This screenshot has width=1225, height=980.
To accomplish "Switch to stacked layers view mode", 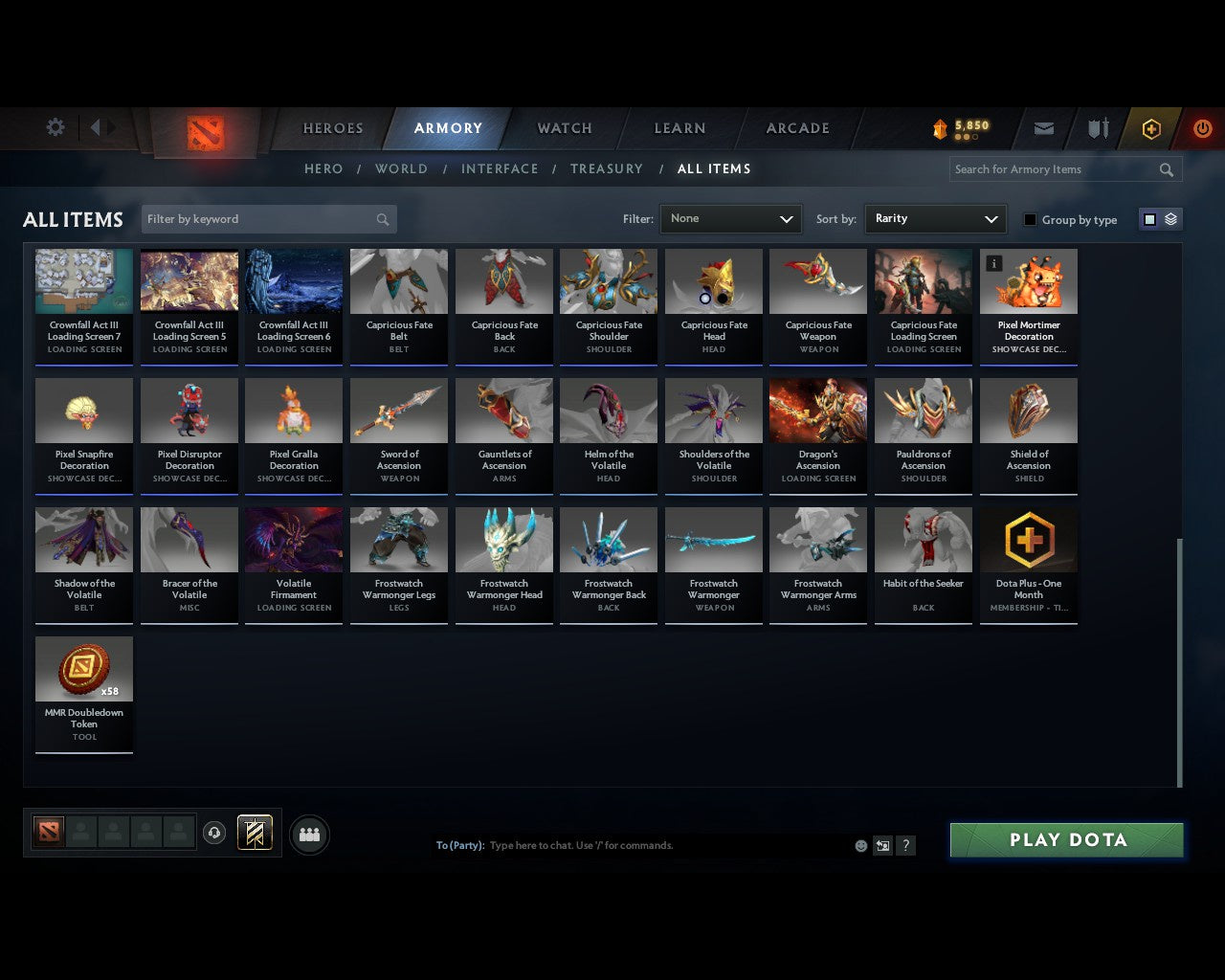I will point(1169,218).
